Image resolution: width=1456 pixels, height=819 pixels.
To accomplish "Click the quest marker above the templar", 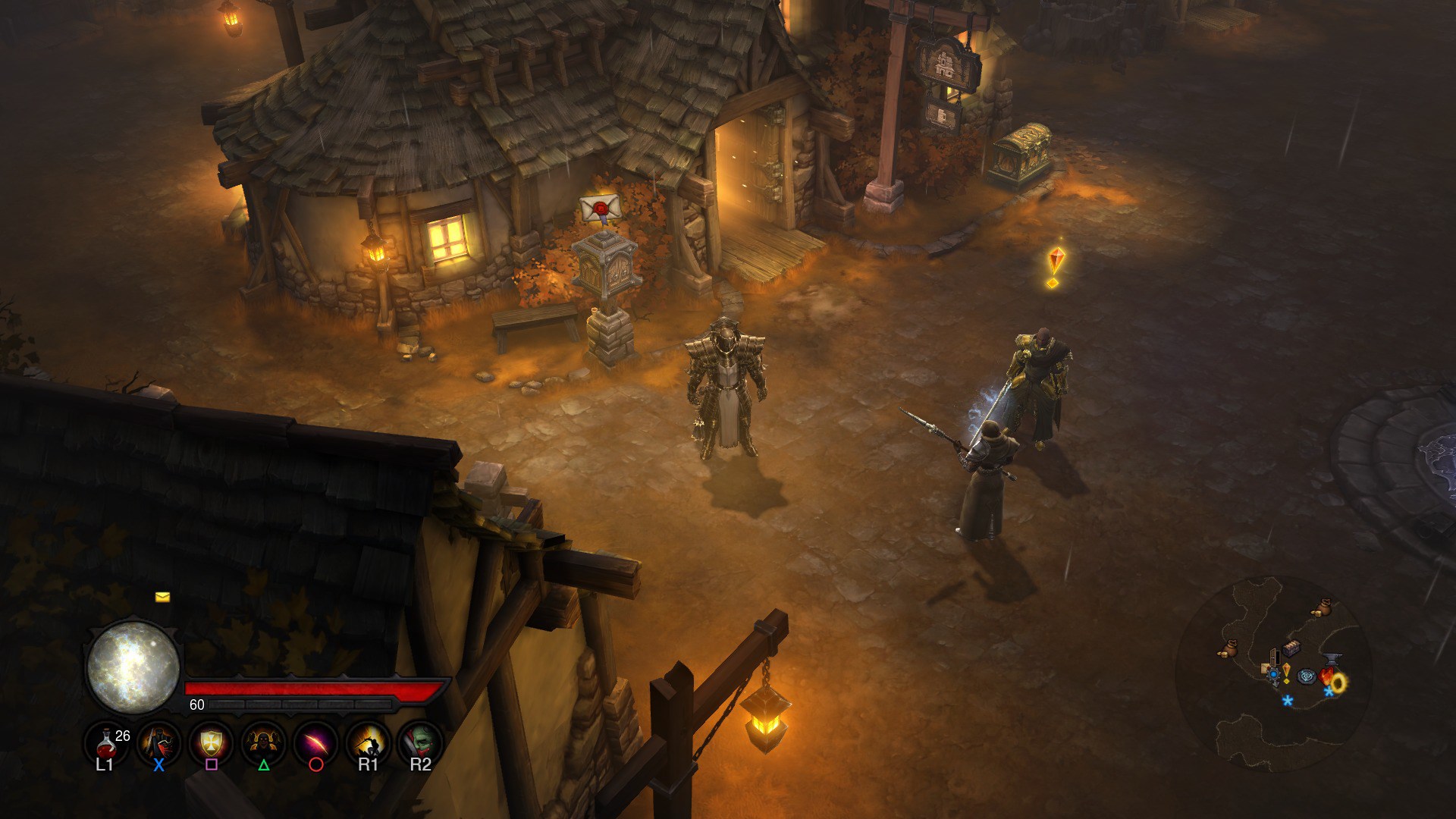I will coord(1055,265).
